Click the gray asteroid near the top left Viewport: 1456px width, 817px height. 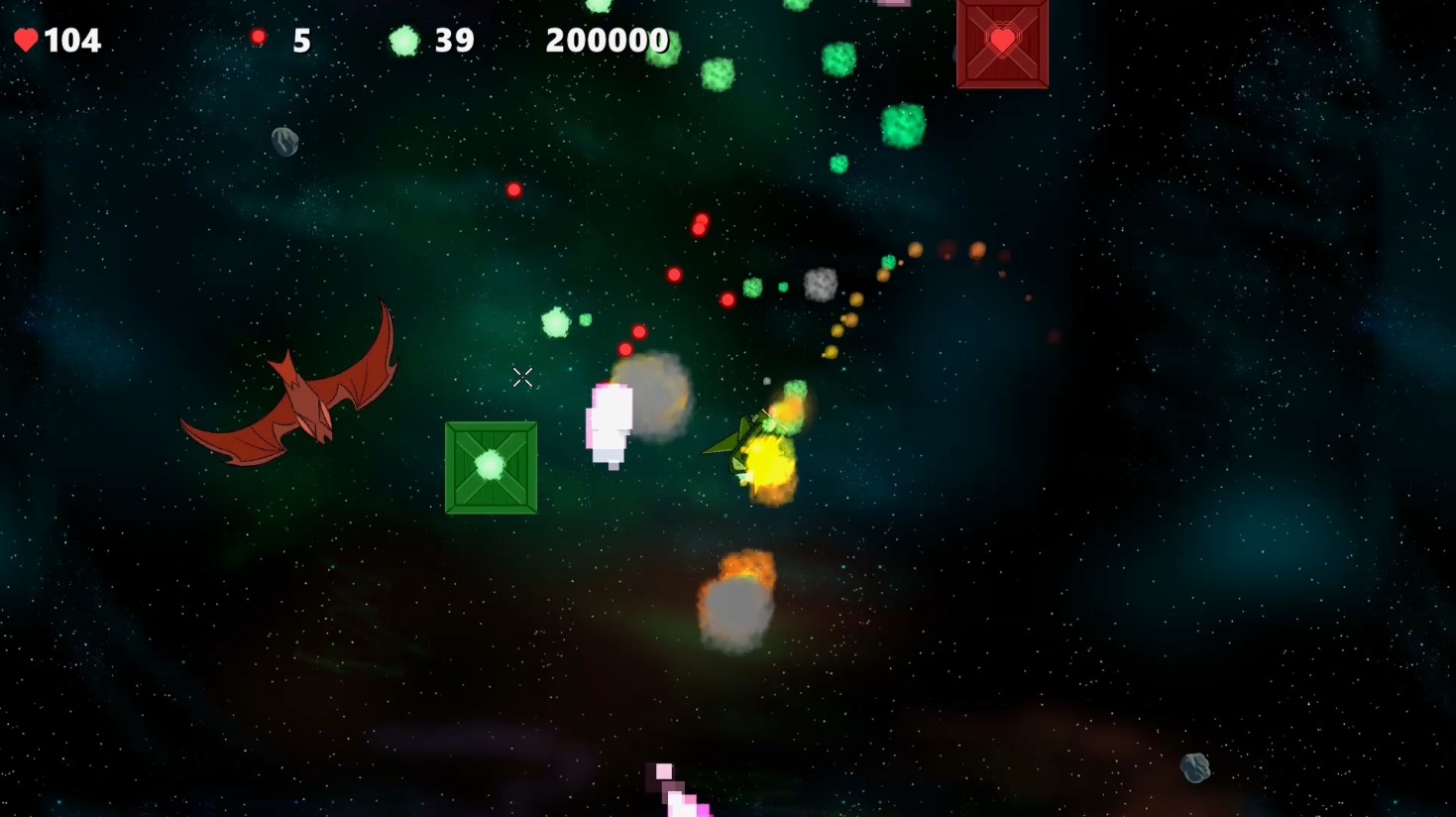pos(283,142)
